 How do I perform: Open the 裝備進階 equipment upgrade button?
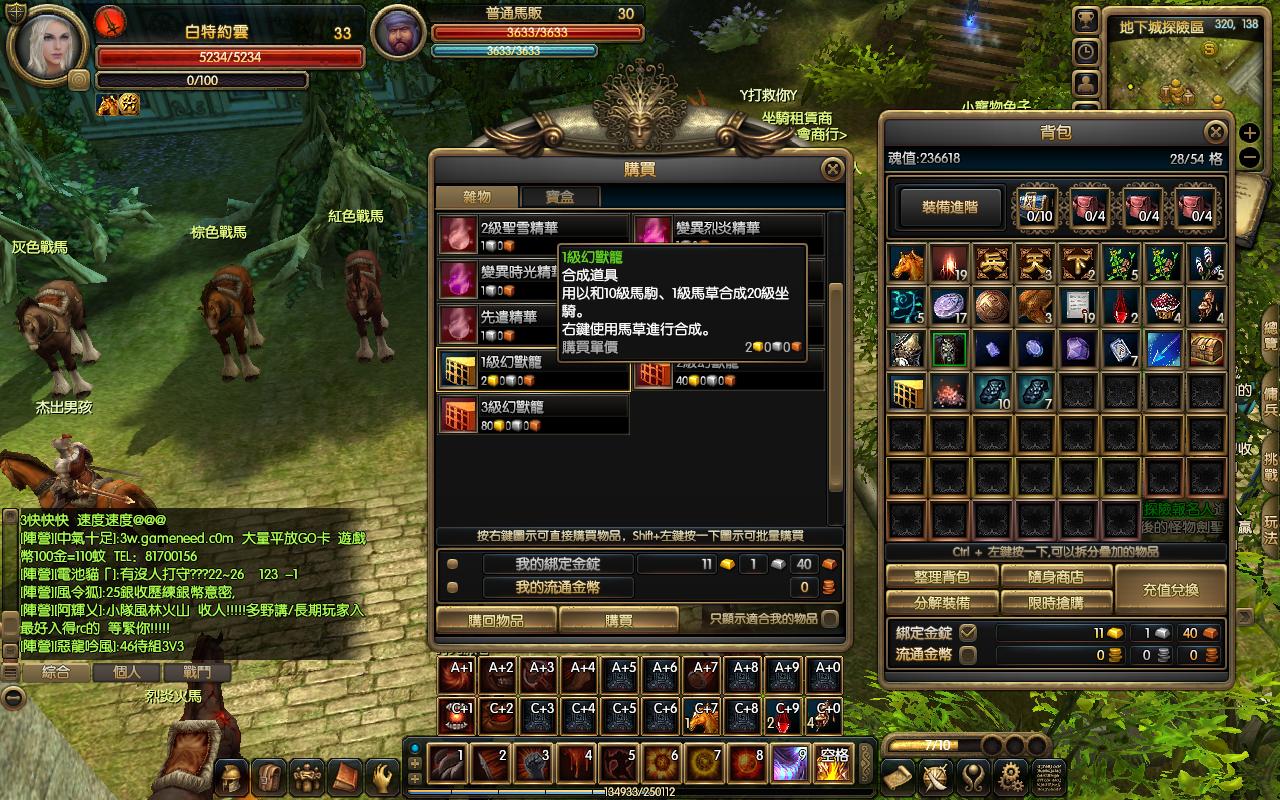[x=949, y=207]
